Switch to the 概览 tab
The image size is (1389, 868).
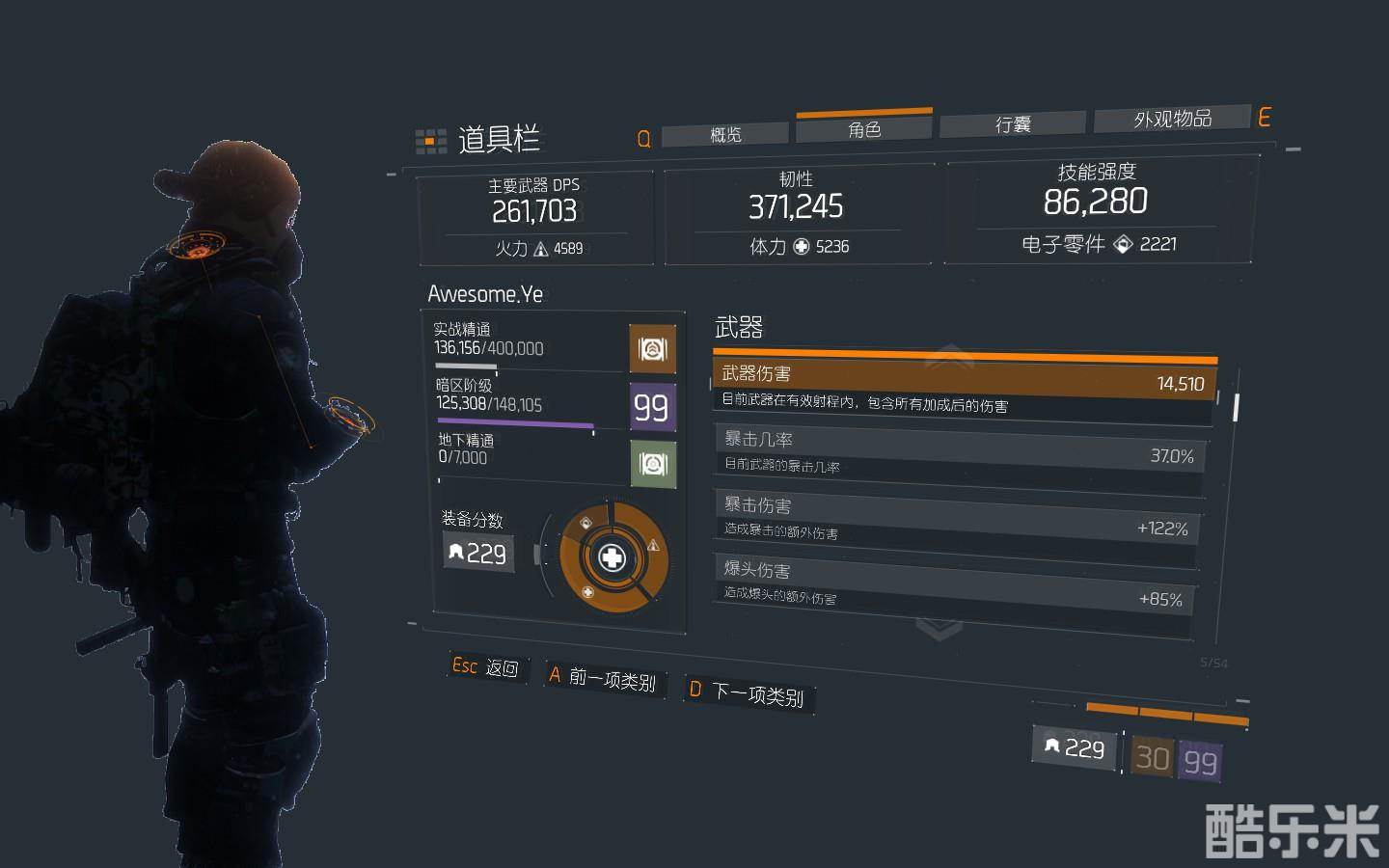point(725,134)
